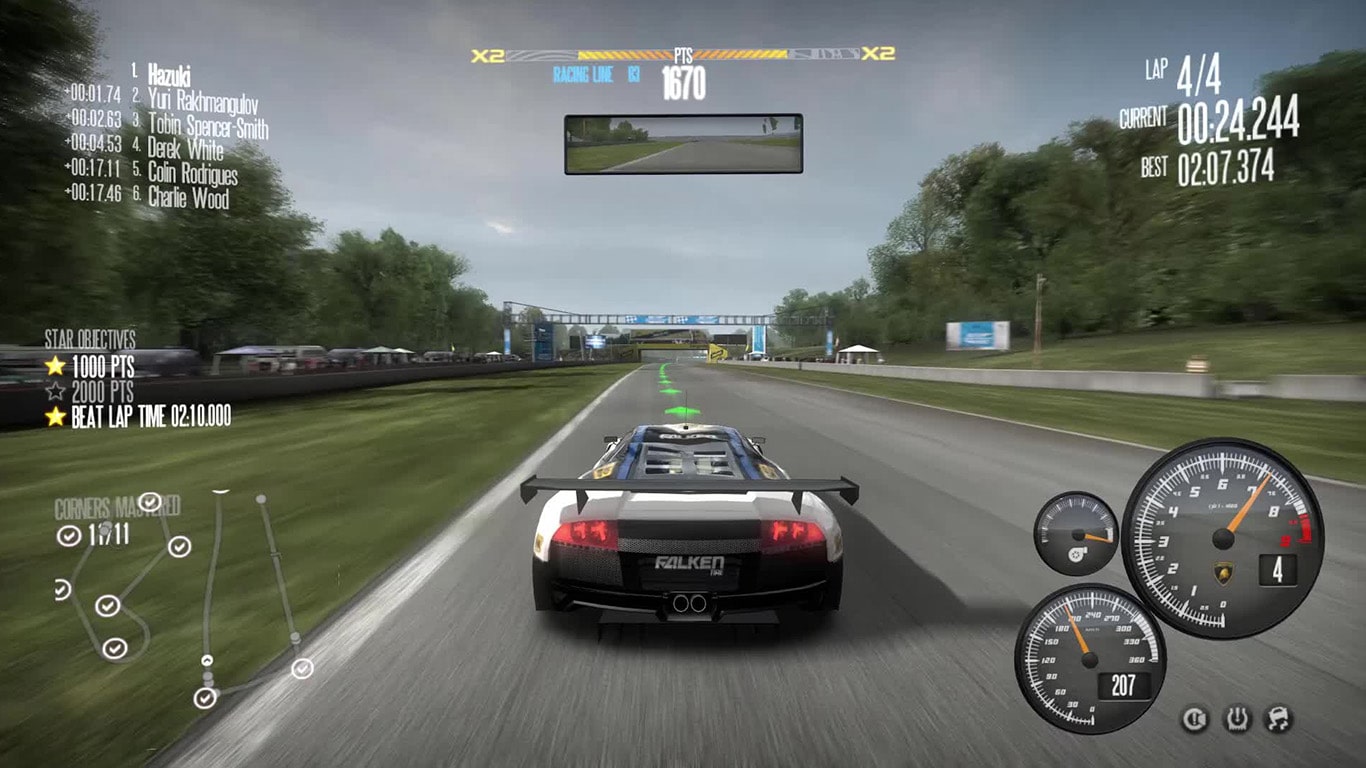Check the checkmark beside "CORNERS MASTERED 11/11"
The height and width of the screenshot is (768, 1366).
pyautogui.click(x=69, y=536)
